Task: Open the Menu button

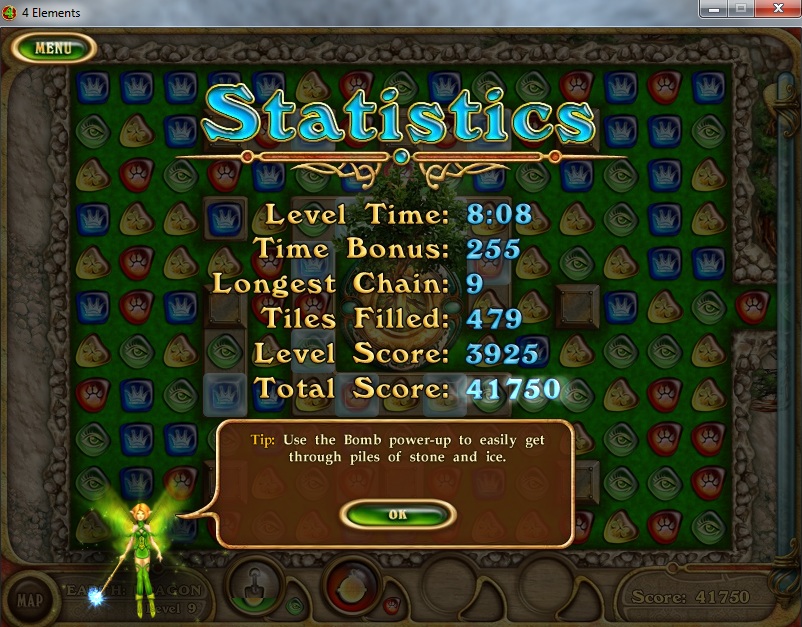Action: pyautogui.click(x=53, y=47)
